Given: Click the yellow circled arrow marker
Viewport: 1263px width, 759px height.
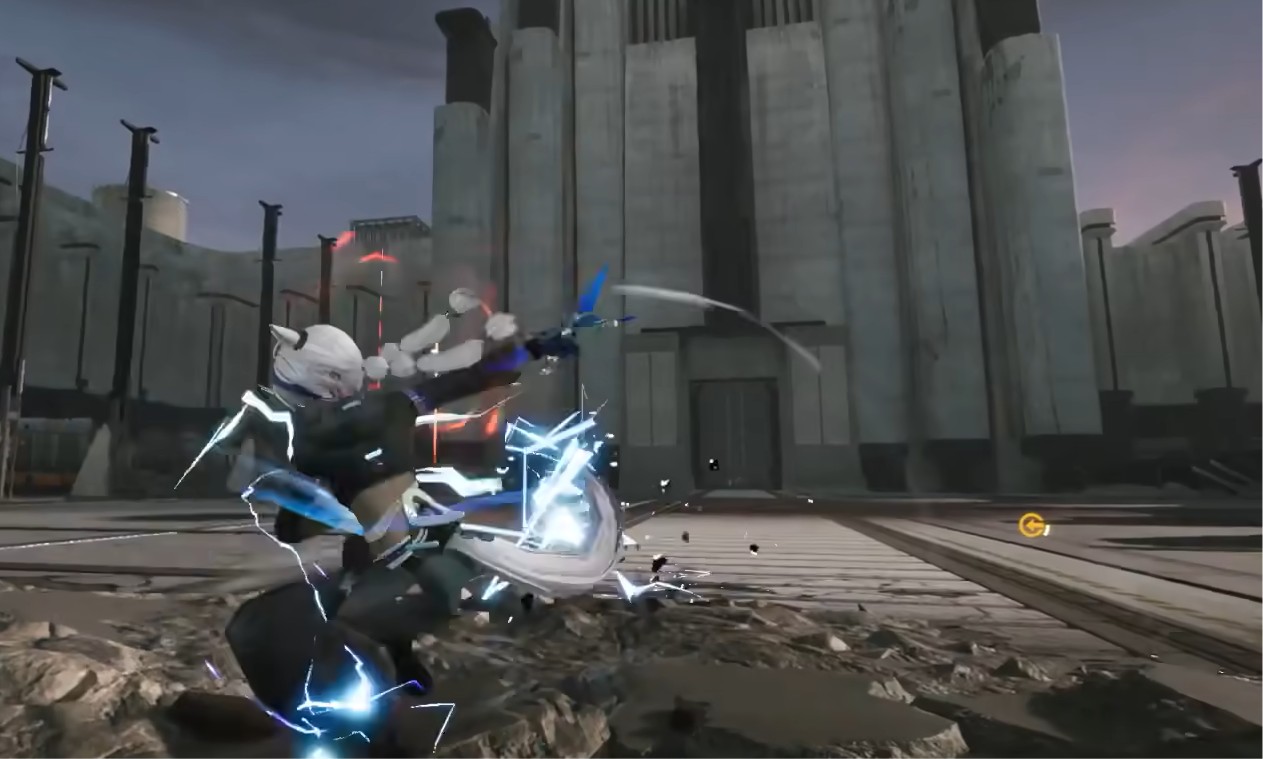Looking at the screenshot, I should (x=1031, y=525).
